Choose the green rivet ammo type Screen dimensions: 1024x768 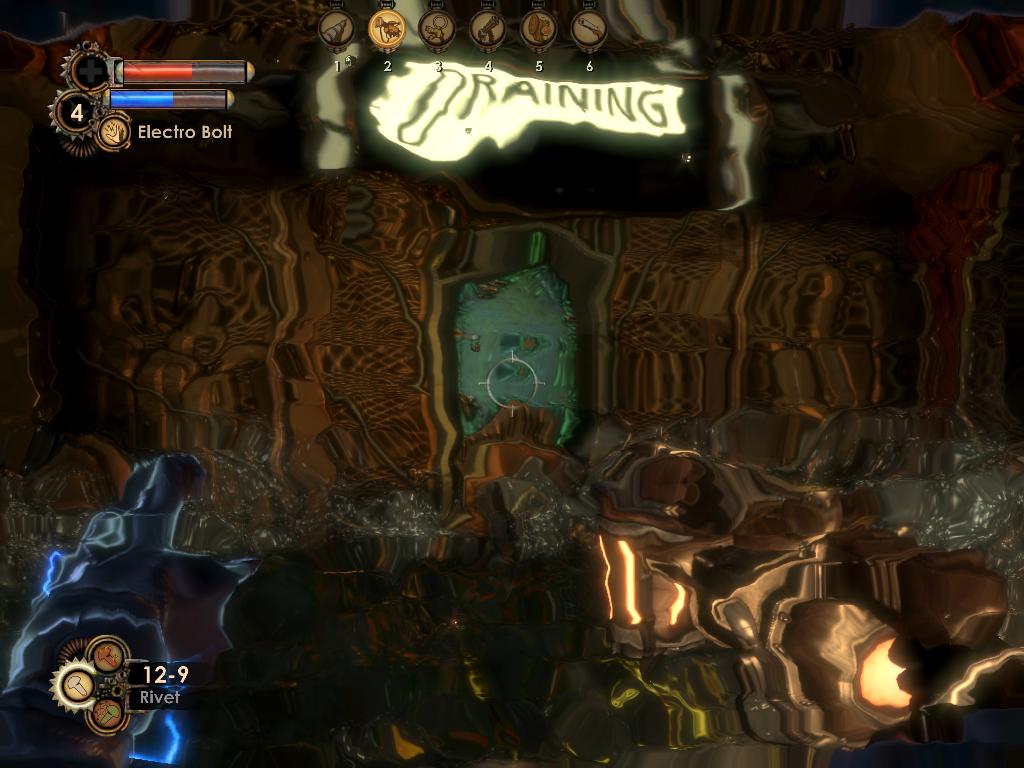pos(107,714)
